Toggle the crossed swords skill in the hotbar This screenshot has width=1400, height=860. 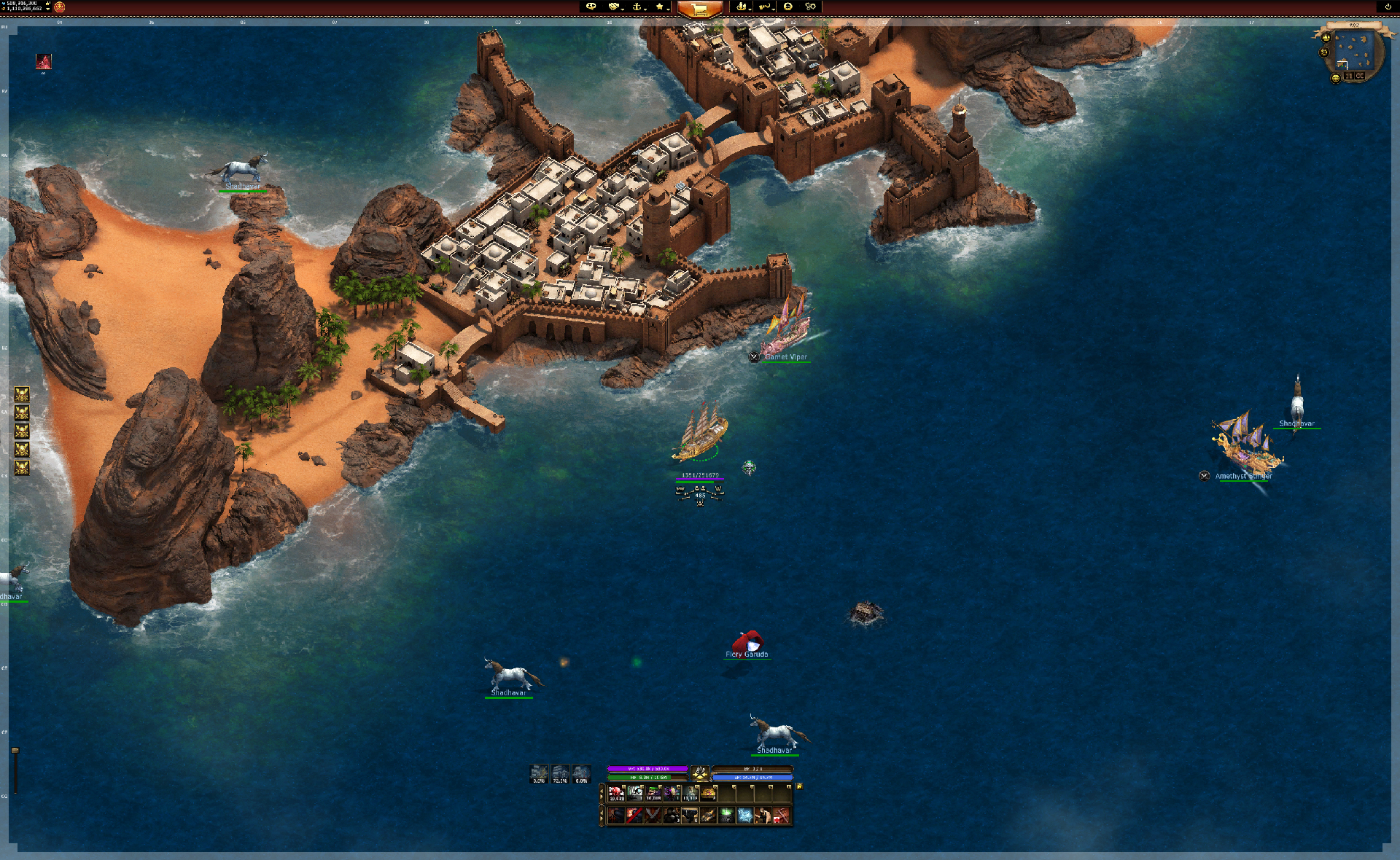click(x=653, y=813)
